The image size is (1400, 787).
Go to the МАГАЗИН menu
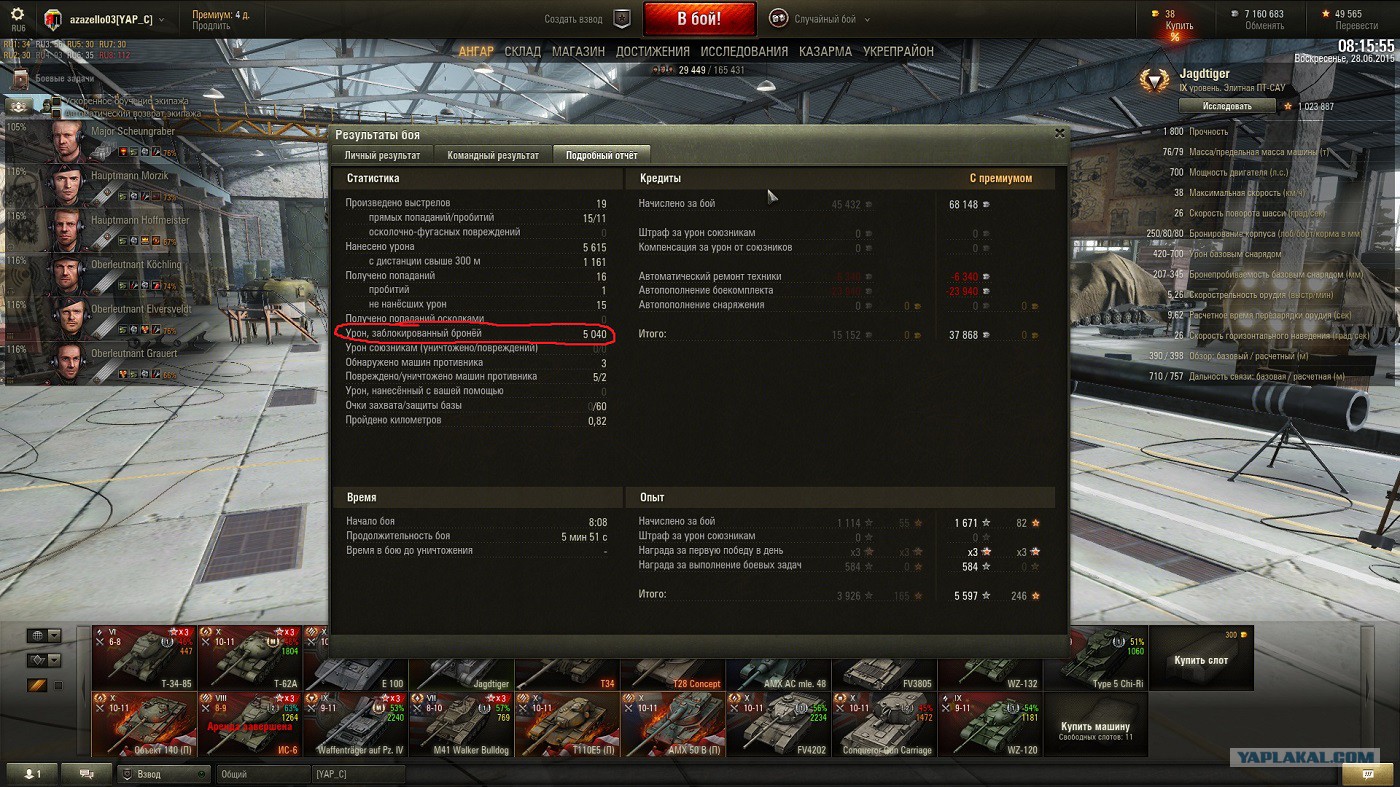point(578,51)
